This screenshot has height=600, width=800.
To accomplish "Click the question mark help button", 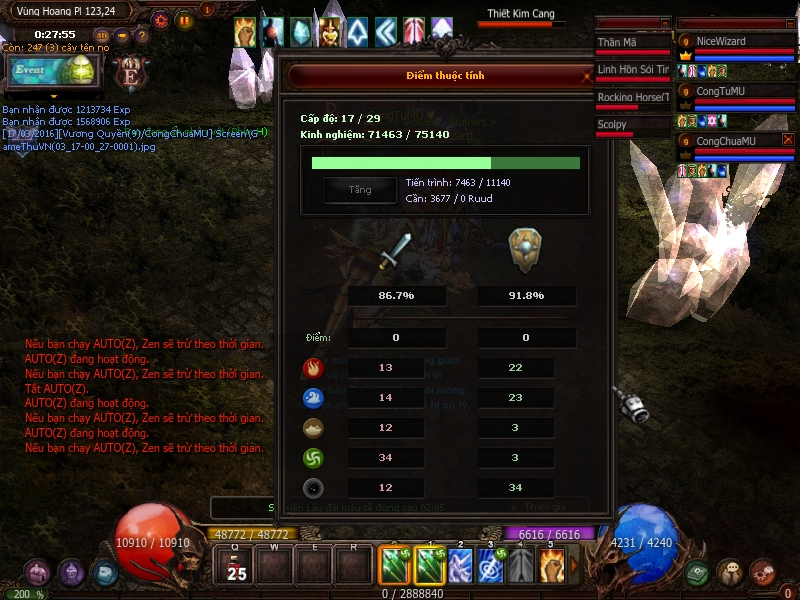I will coord(142,35).
